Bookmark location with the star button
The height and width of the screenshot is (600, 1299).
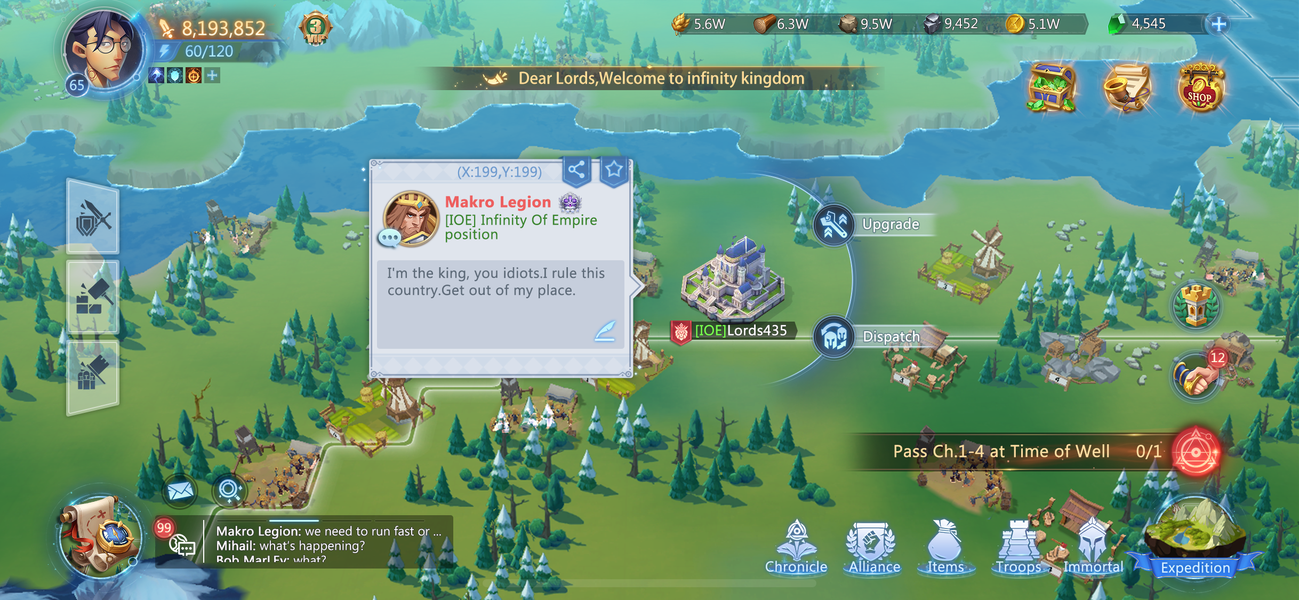614,170
